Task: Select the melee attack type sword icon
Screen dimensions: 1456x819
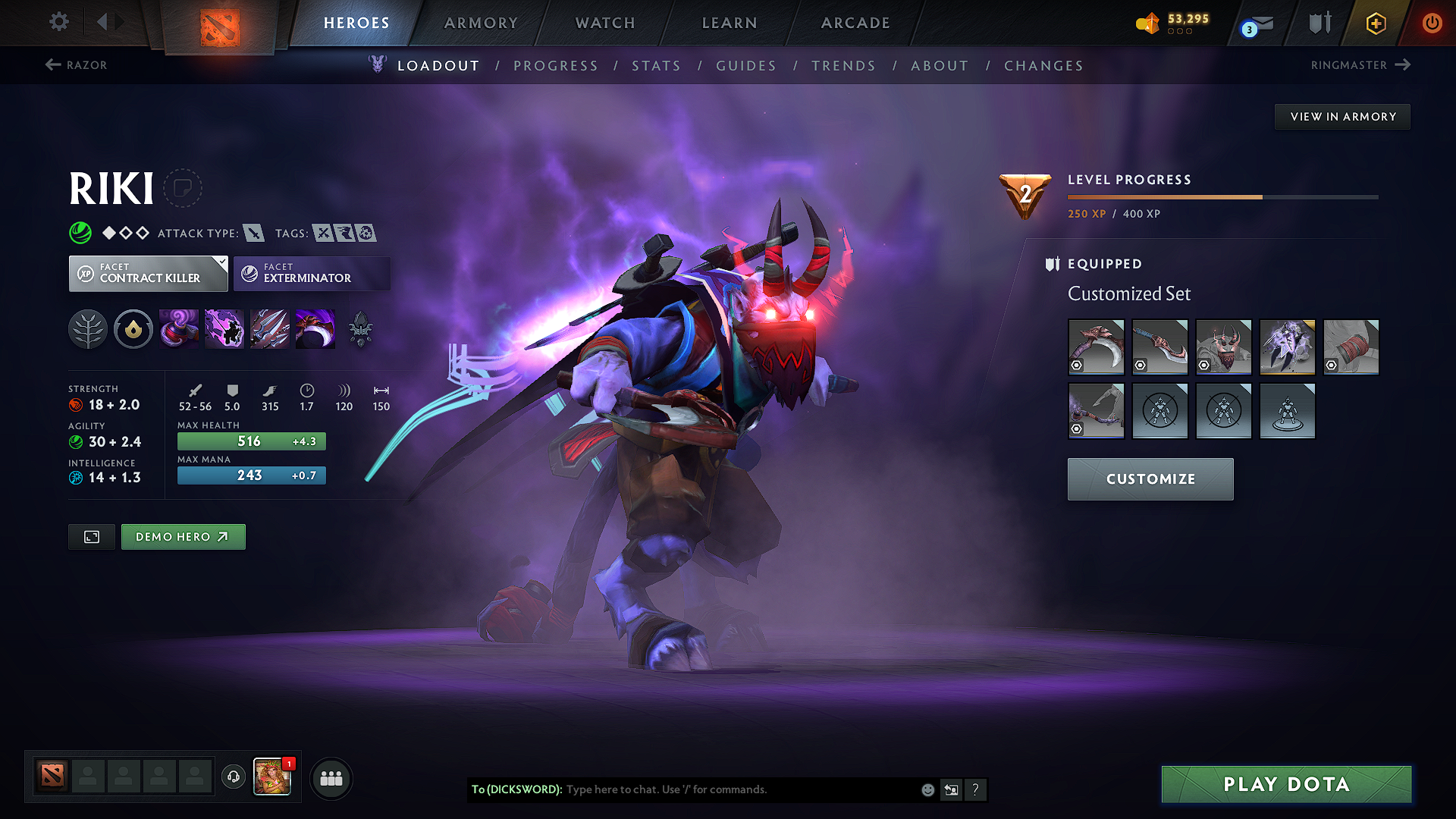Action: point(254,233)
